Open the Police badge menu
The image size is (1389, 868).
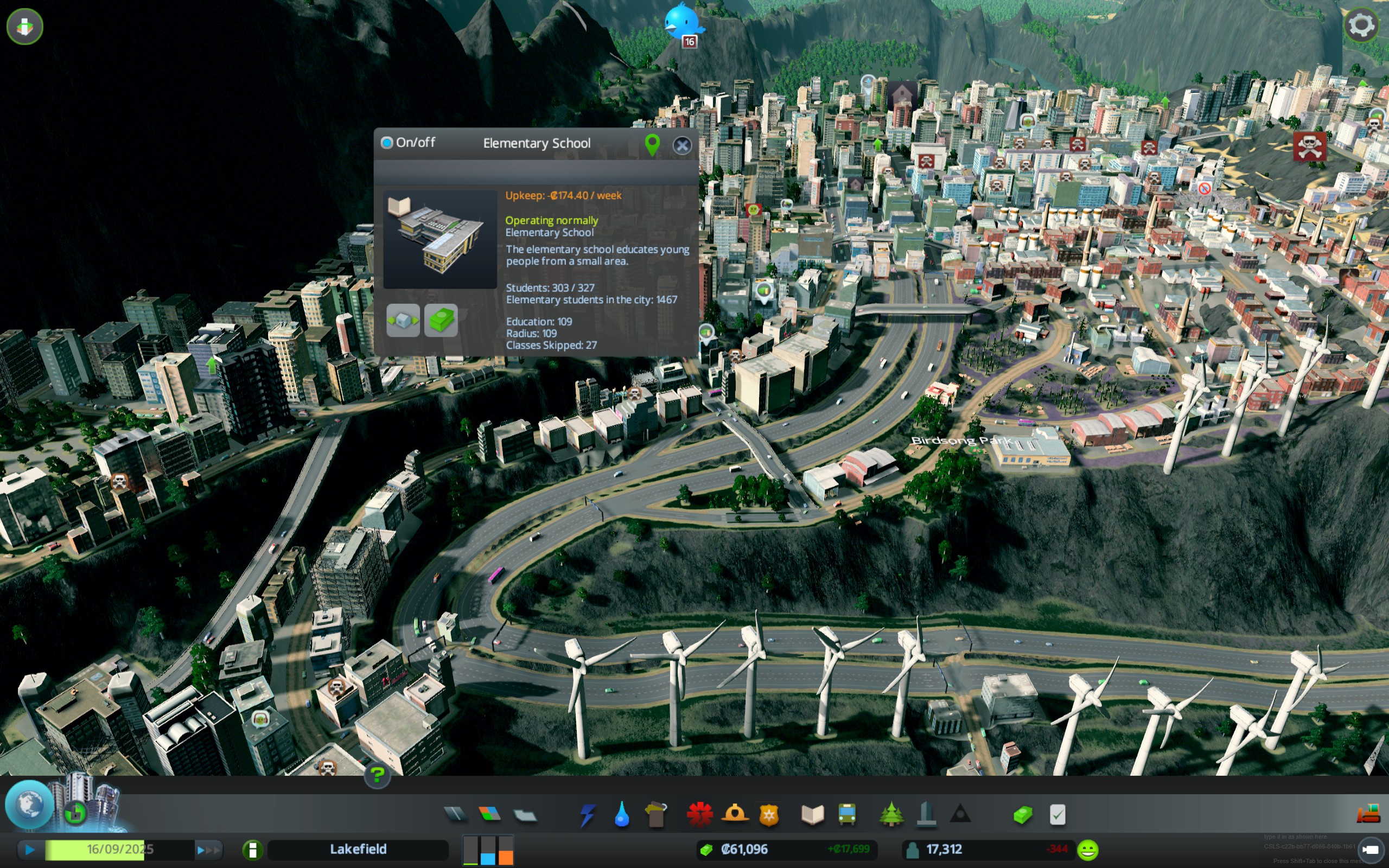(768, 815)
